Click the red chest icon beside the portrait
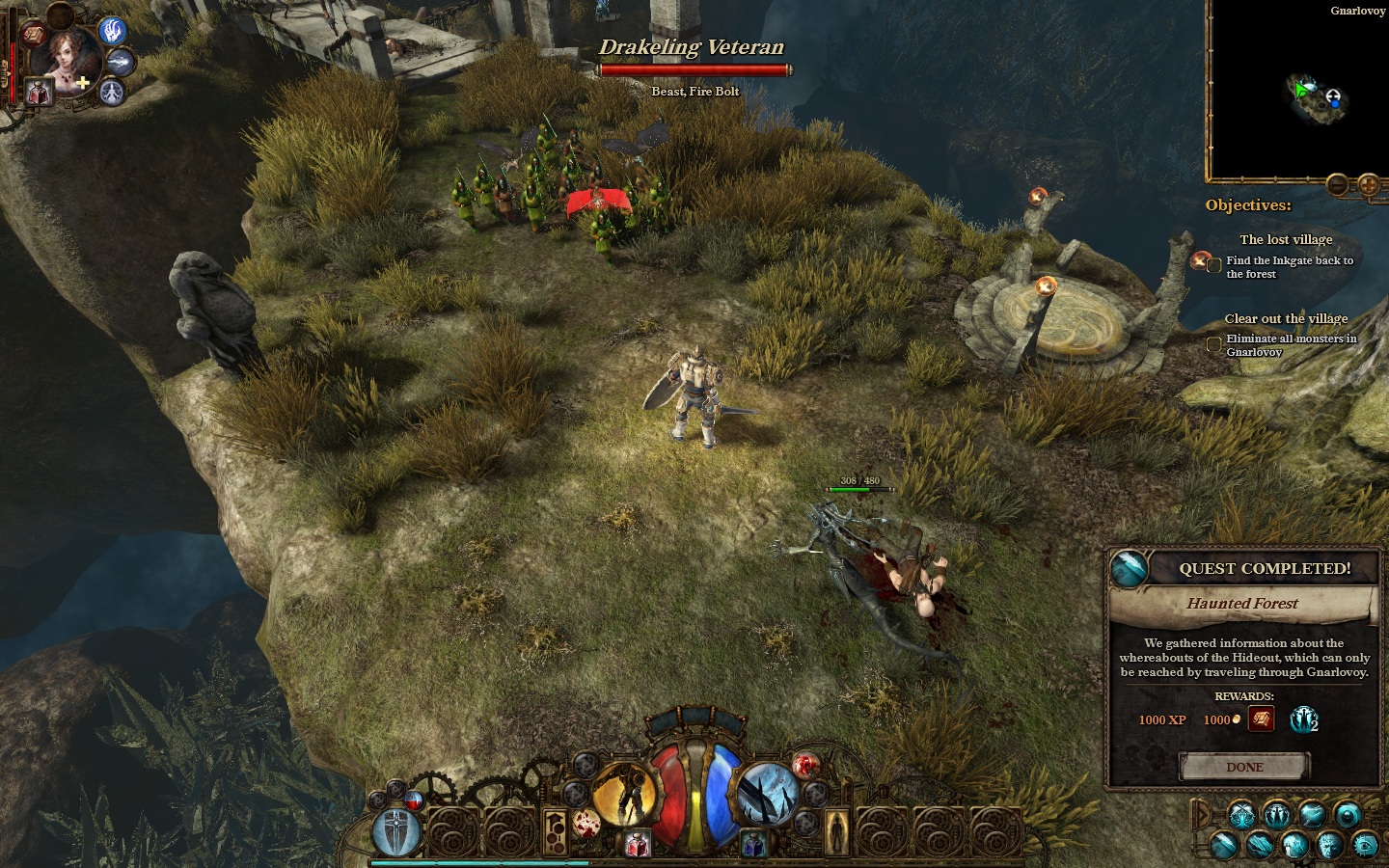 33,35
